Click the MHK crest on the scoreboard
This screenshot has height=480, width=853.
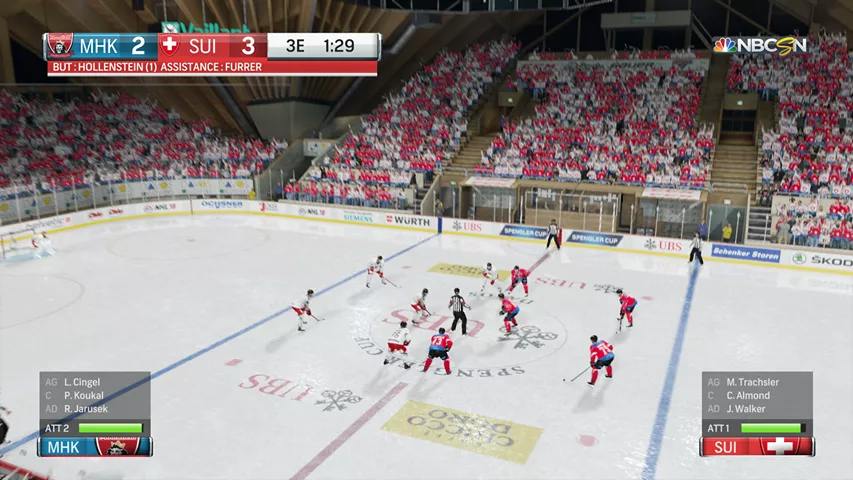60,46
